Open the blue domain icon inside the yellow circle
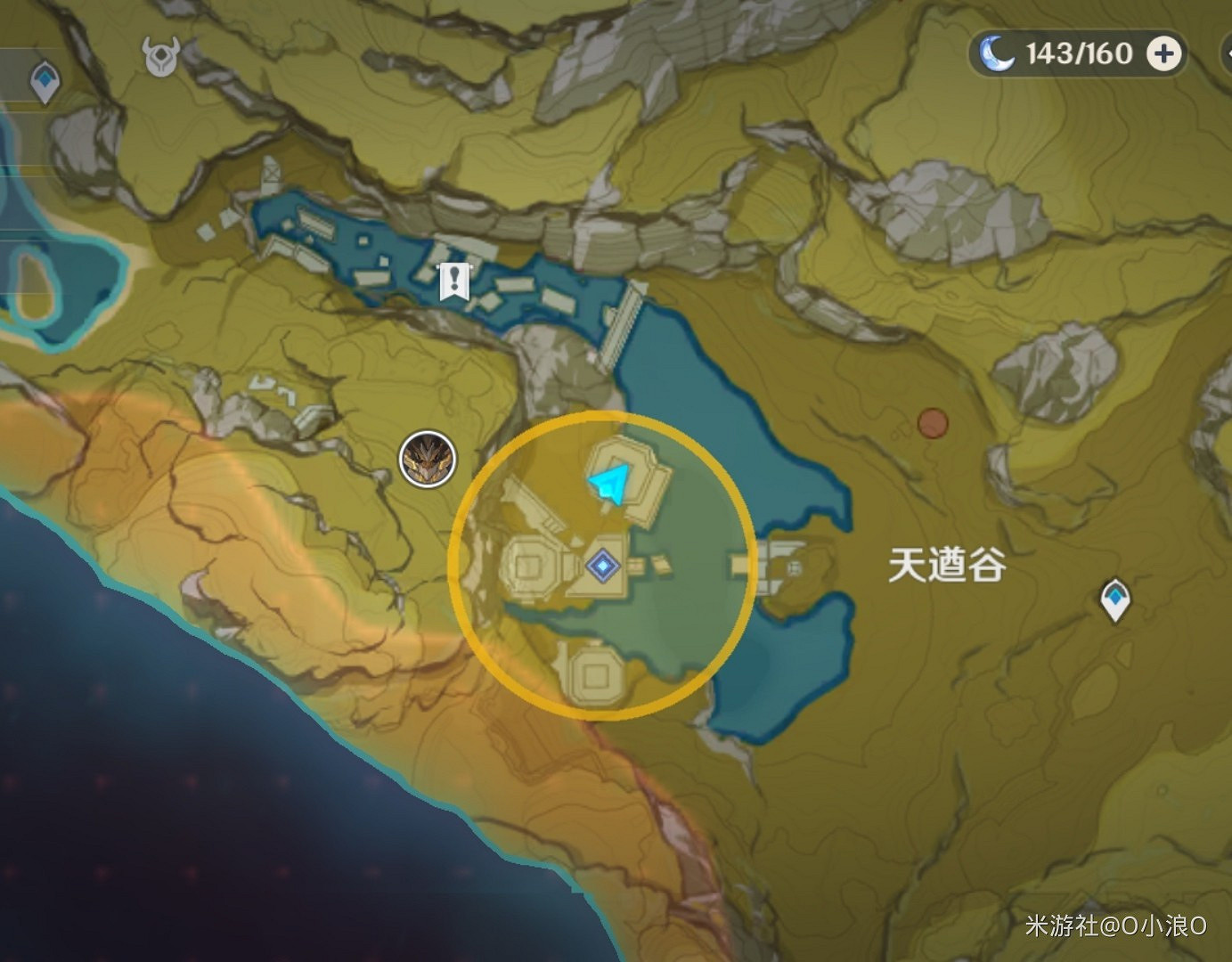This screenshot has height=962, width=1232. pos(602,564)
